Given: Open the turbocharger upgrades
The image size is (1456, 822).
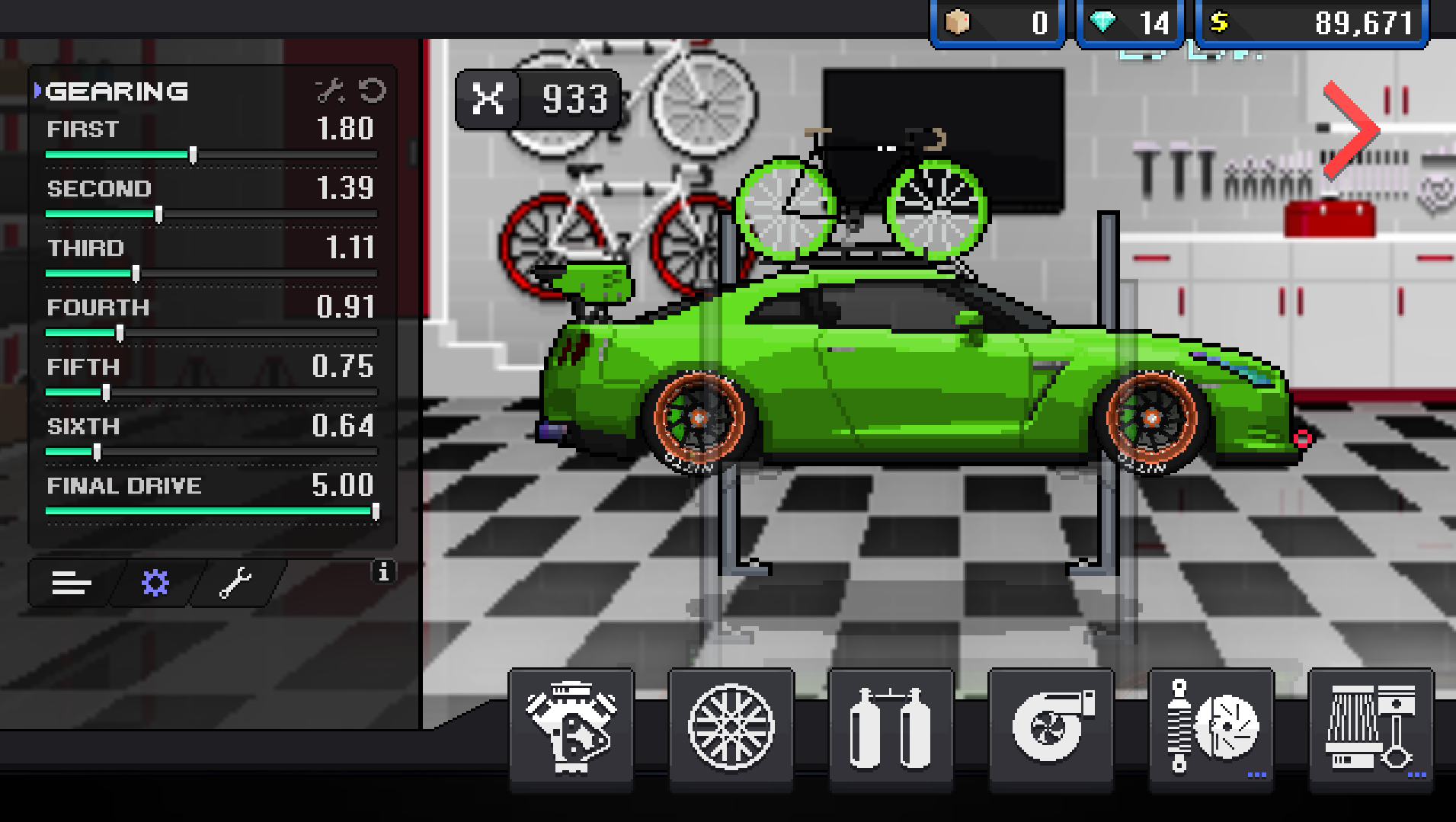Looking at the screenshot, I should pyautogui.click(x=1050, y=728).
